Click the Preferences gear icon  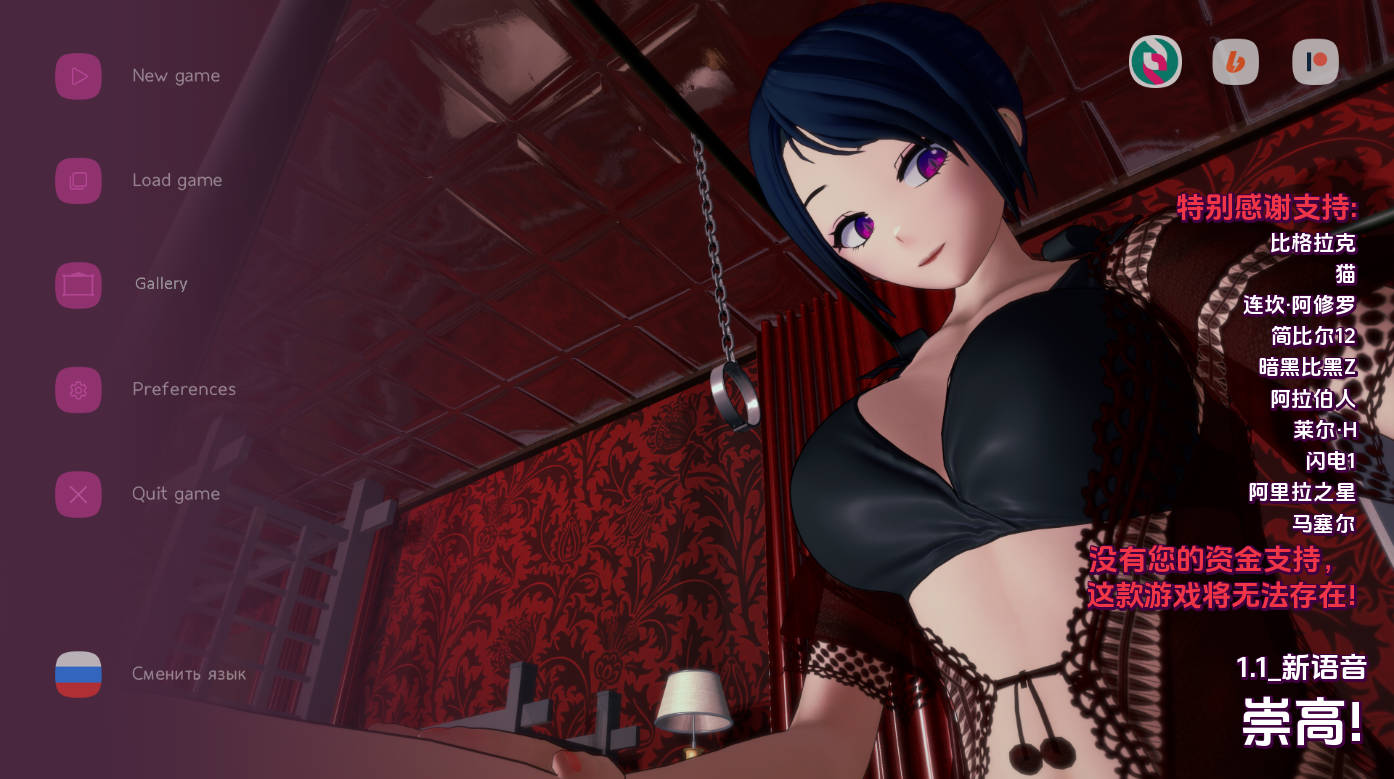tap(78, 389)
